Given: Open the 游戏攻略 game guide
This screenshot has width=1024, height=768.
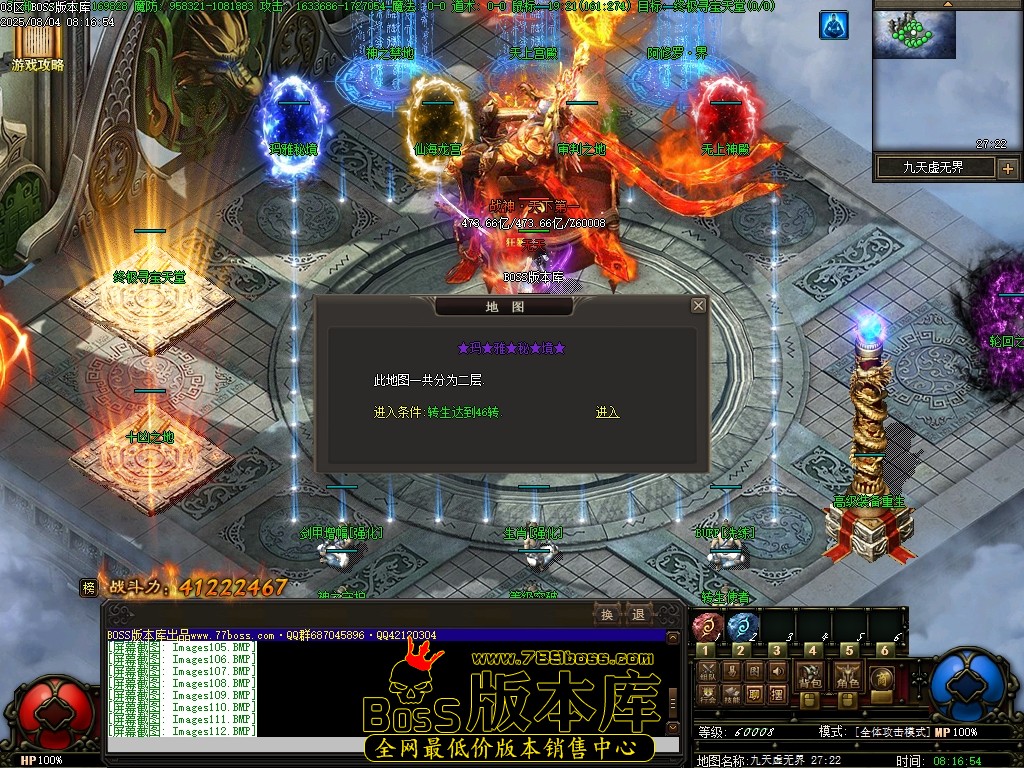Looking at the screenshot, I should coord(38,50).
